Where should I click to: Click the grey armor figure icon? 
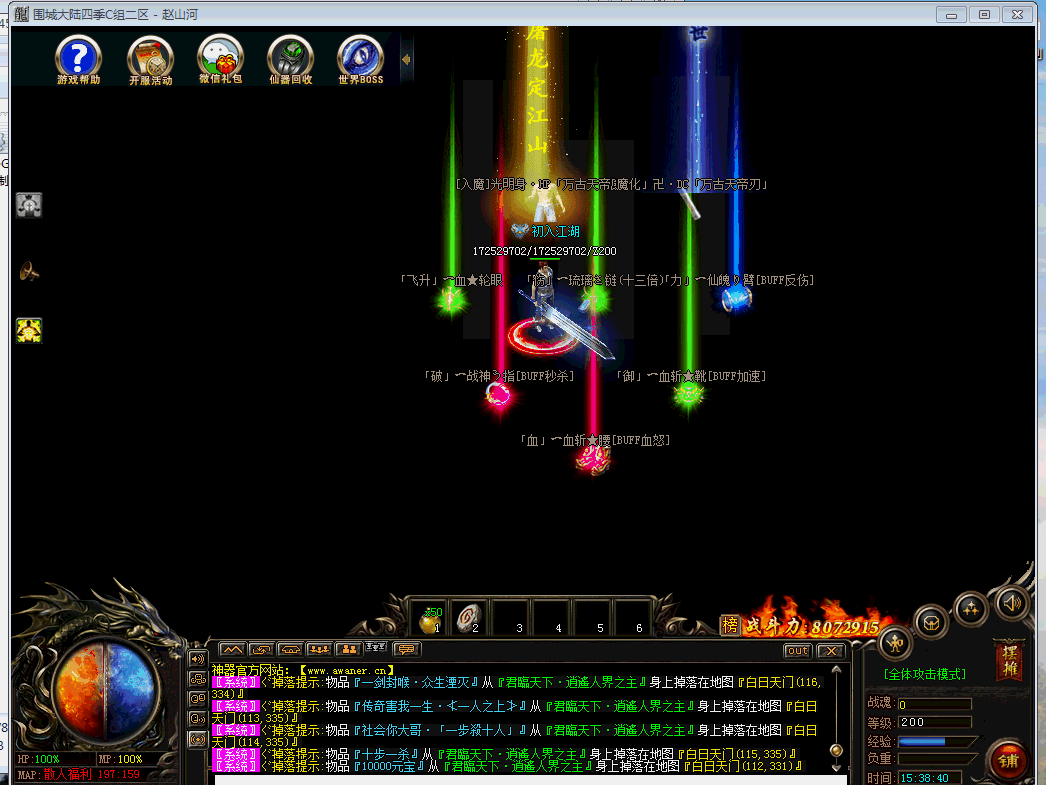[29, 204]
